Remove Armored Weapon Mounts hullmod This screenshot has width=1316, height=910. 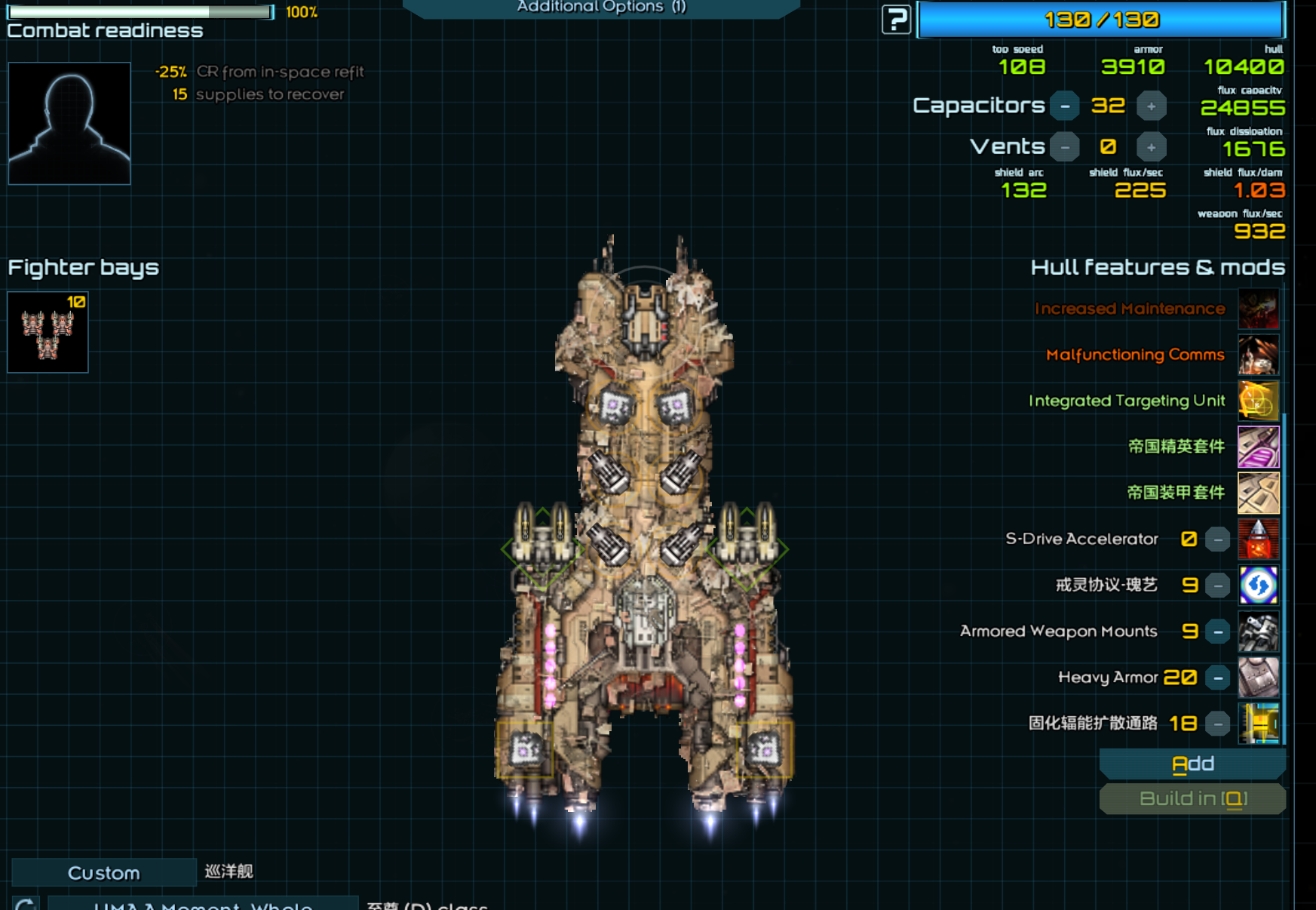coord(1217,632)
